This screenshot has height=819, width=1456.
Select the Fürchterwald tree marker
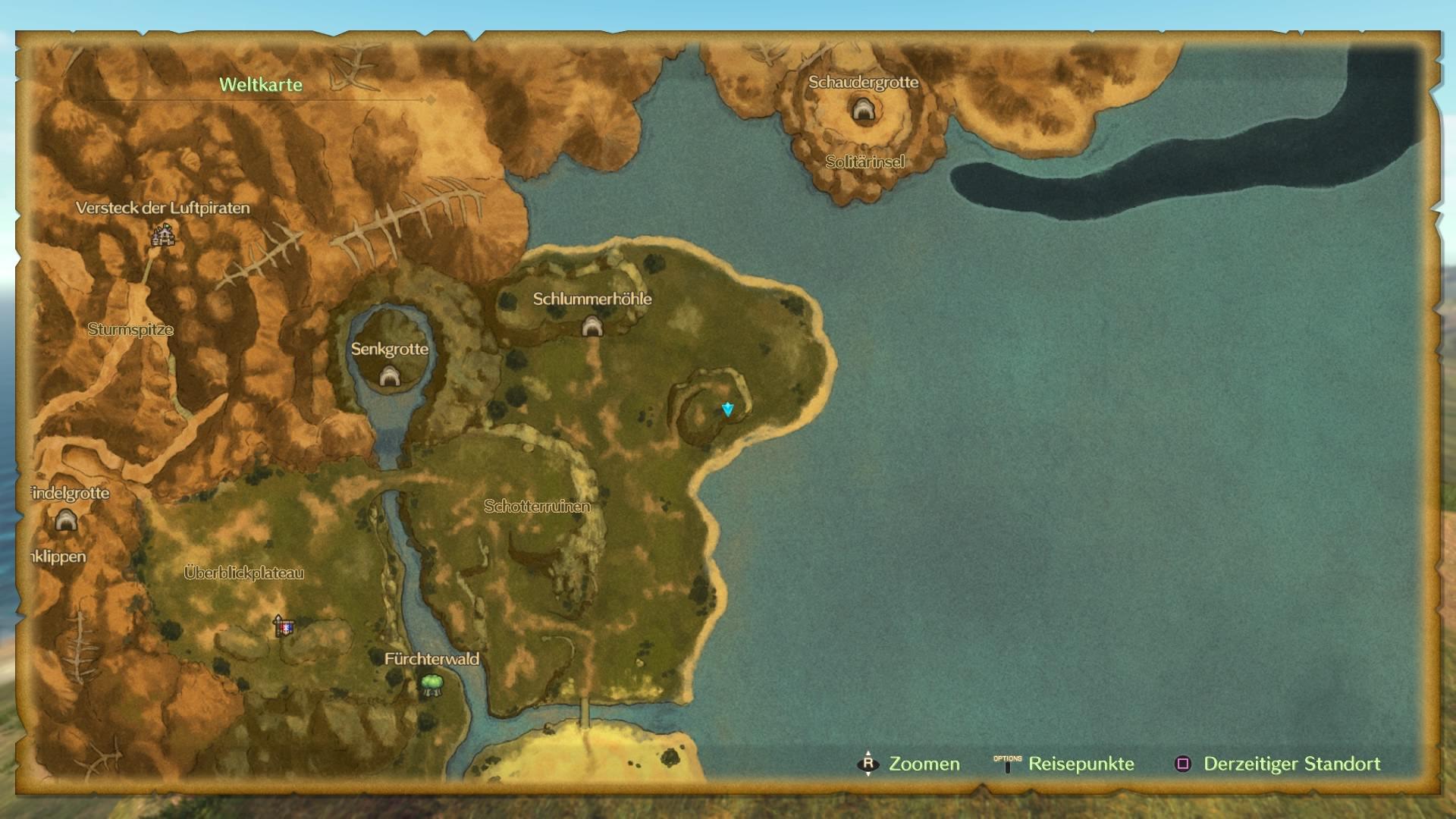click(431, 685)
